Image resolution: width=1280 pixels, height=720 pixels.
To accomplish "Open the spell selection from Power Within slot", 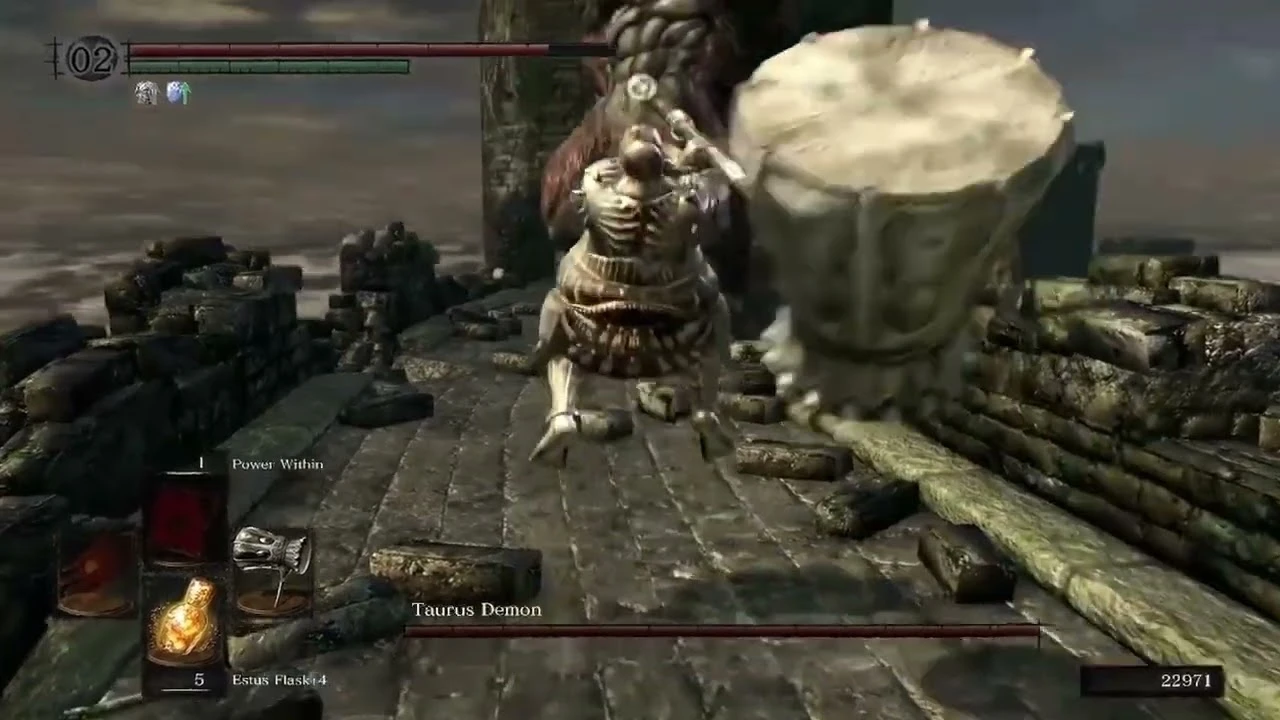I will 183,518.
